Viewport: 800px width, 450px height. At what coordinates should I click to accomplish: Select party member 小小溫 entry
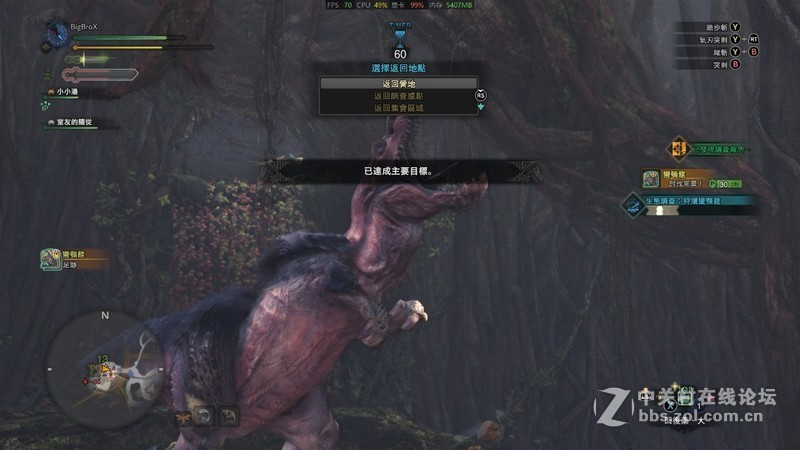[70, 92]
